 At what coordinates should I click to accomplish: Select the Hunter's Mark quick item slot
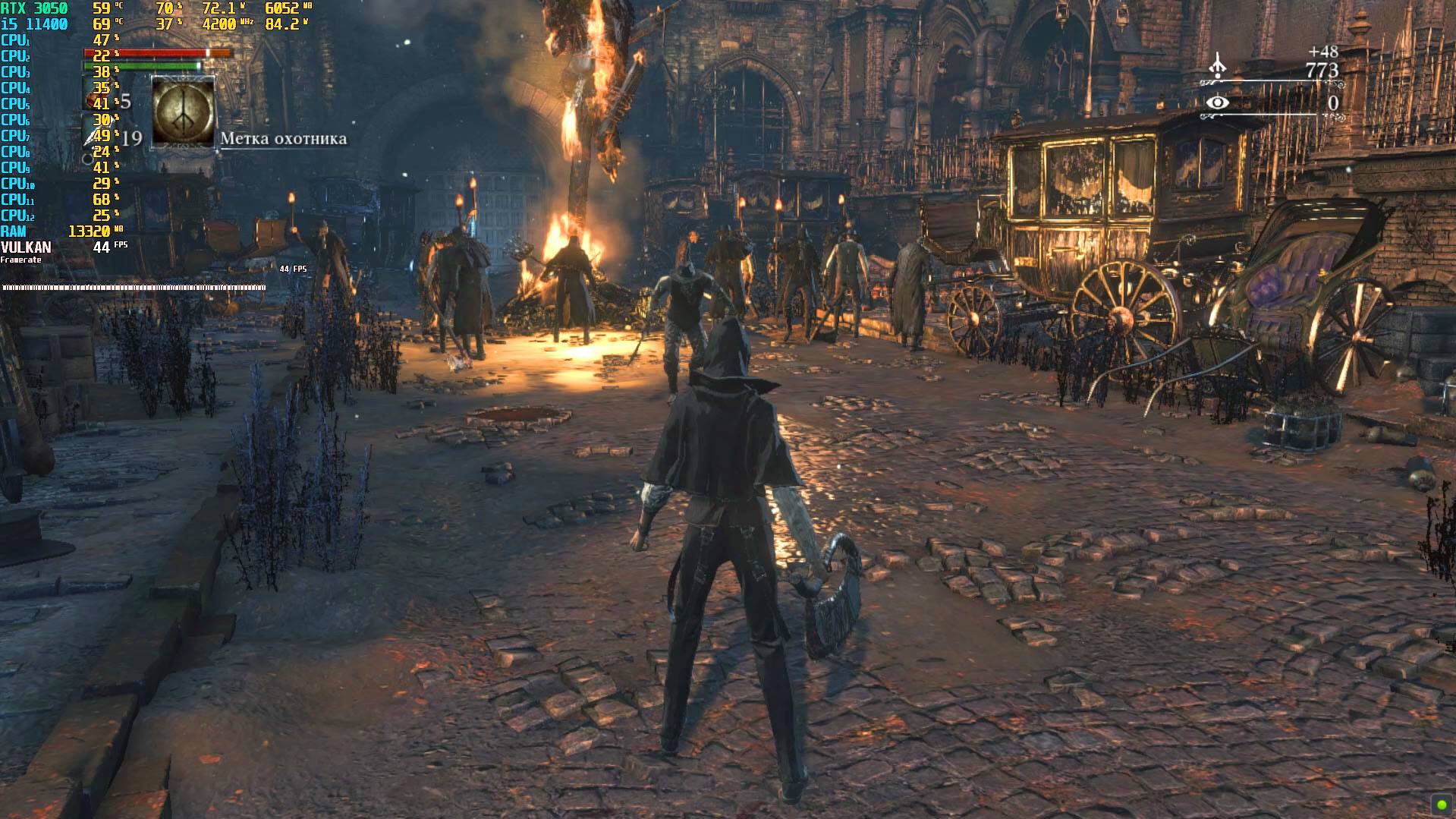point(184,112)
